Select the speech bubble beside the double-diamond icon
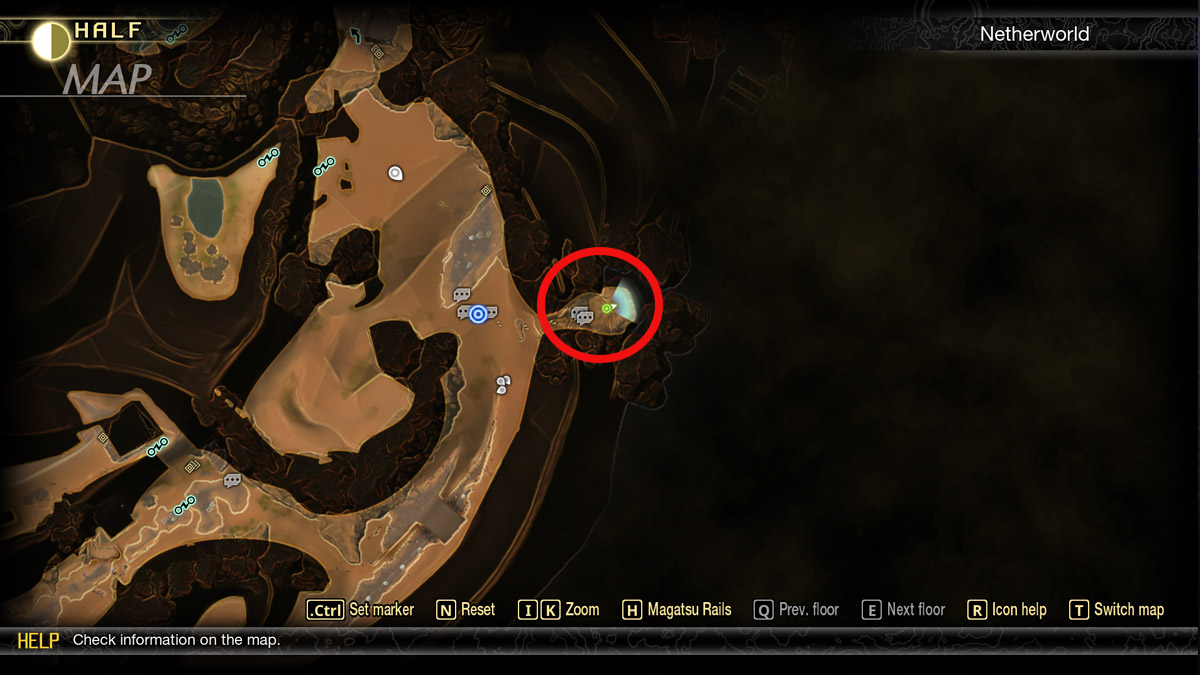This screenshot has height=675, width=1200. click(232, 481)
